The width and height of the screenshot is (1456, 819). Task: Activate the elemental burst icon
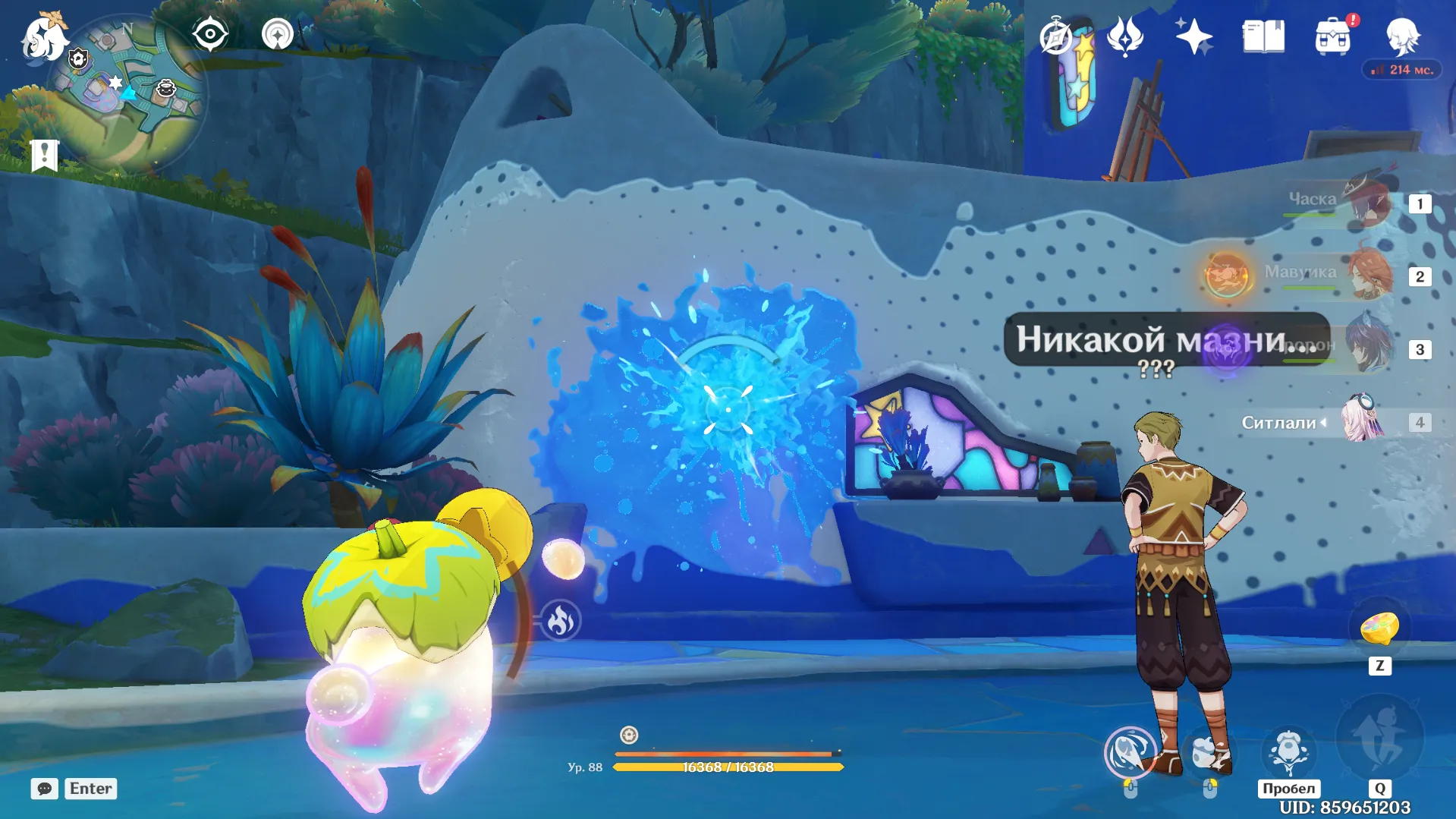(x=1379, y=739)
